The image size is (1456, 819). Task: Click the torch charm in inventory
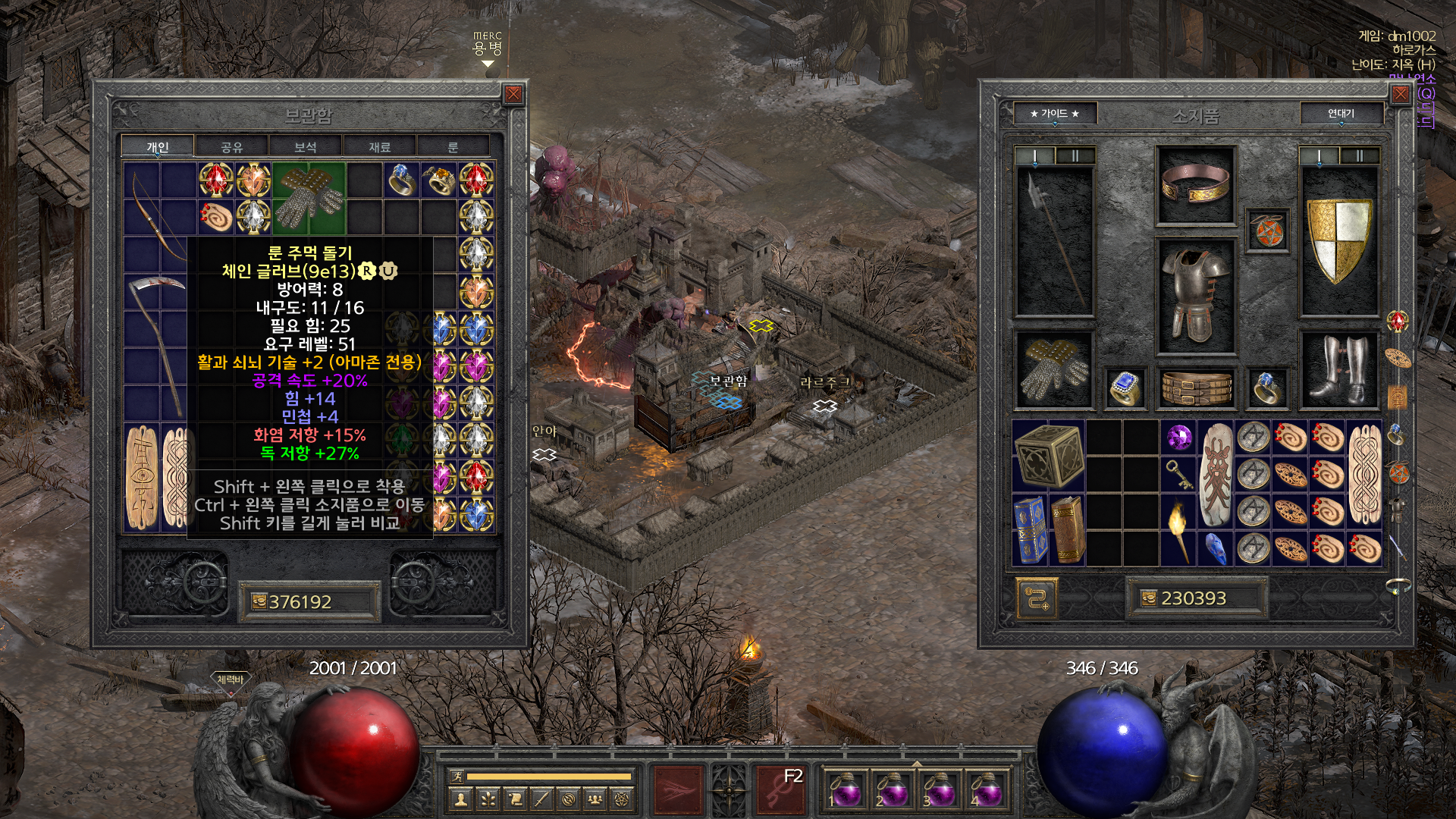coord(1178,521)
